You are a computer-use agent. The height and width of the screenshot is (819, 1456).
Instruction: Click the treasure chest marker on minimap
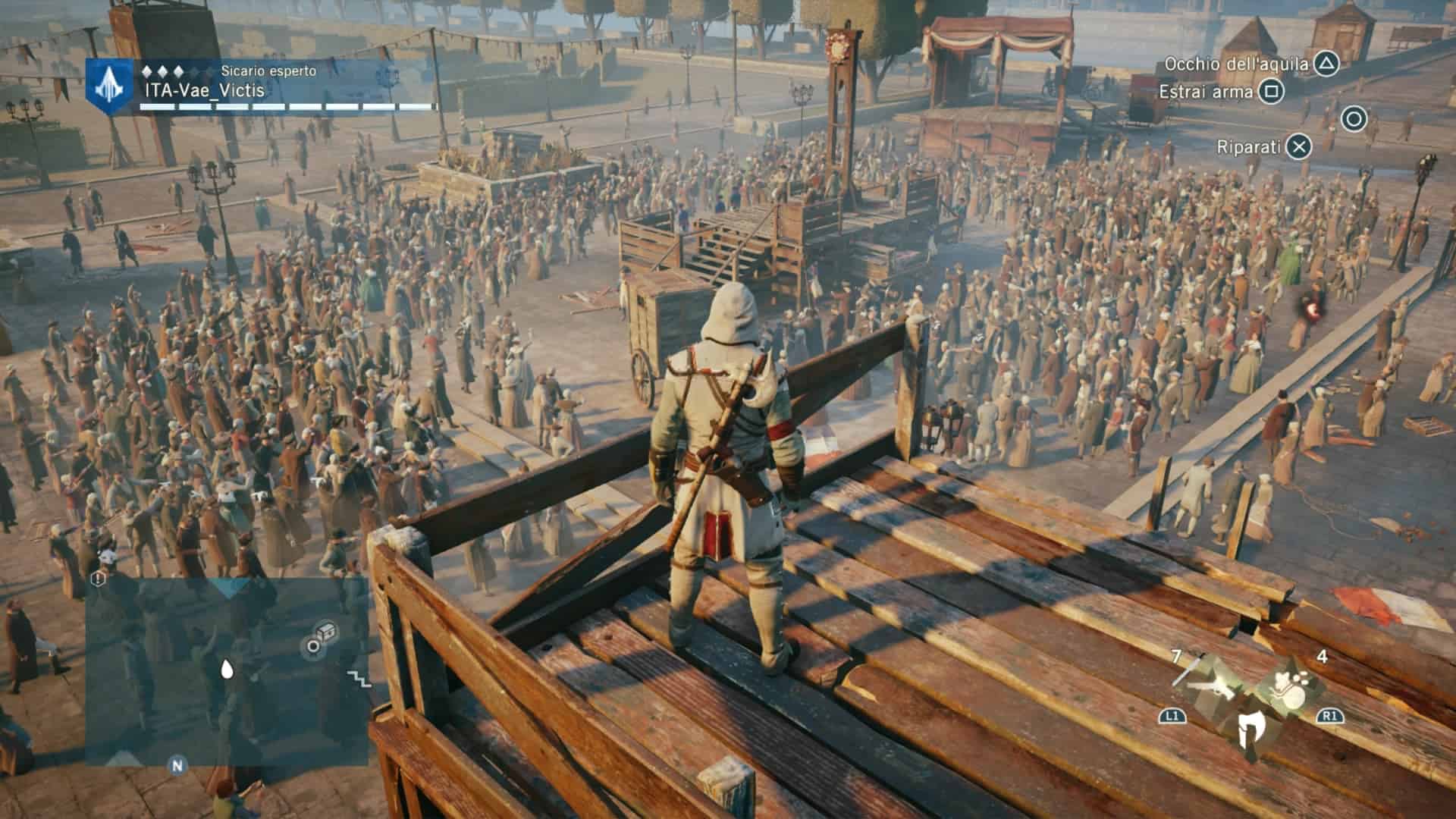pyautogui.click(x=327, y=631)
